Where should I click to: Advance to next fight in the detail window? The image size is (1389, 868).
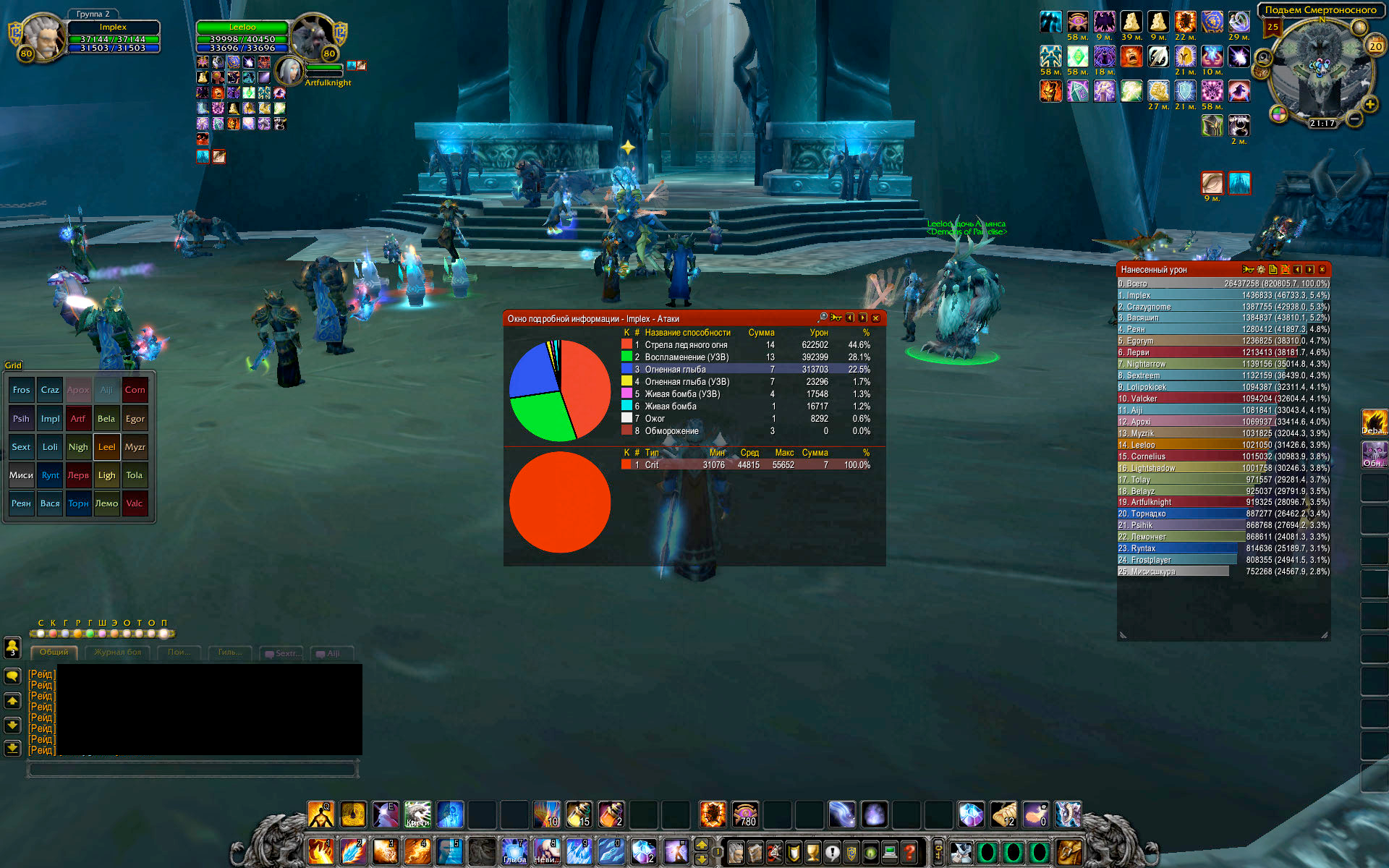pyautogui.click(x=862, y=318)
